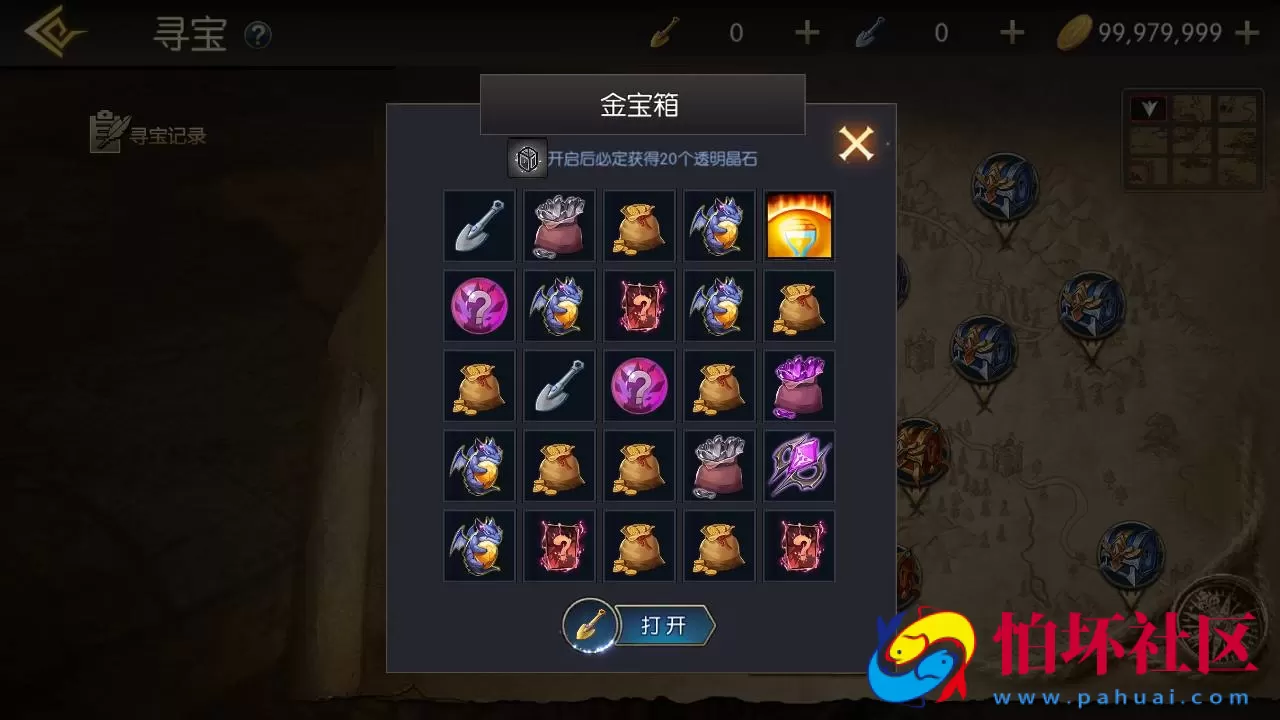Select the silver shovel reward in the grid

pyautogui.click(x=479, y=226)
